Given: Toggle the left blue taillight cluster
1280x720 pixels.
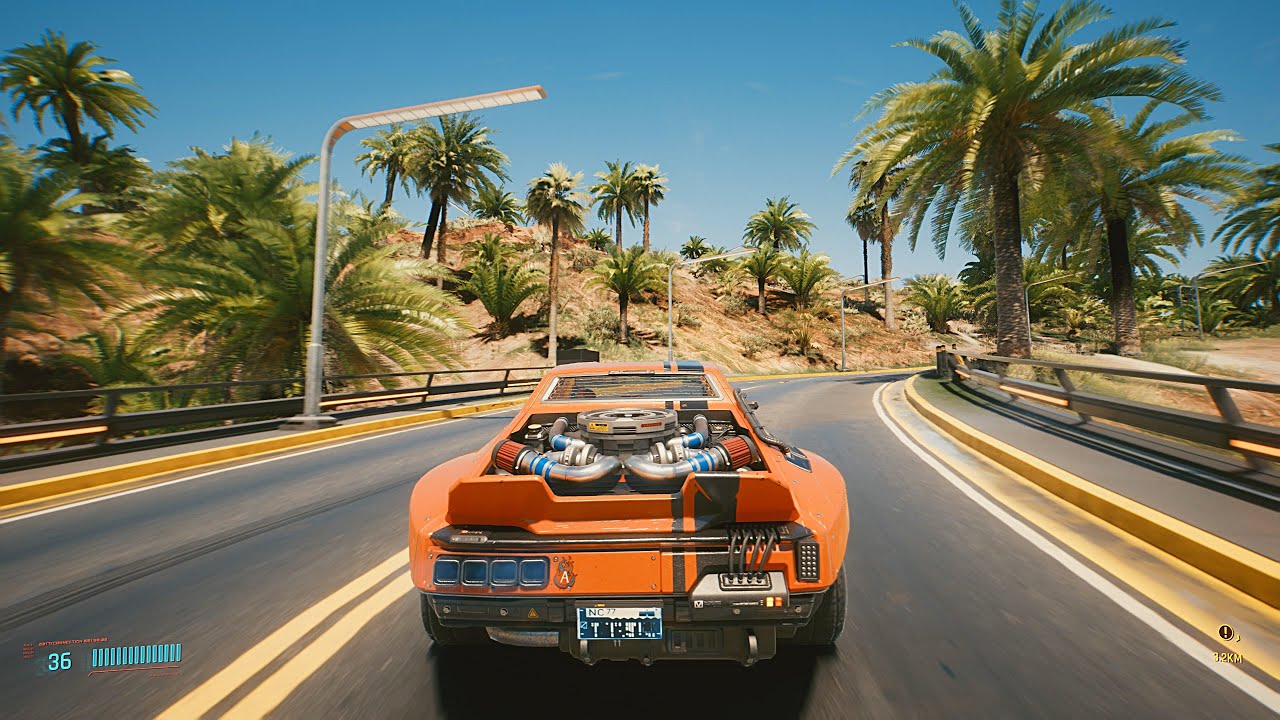Looking at the screenshot, I should (x=490, y=572).
